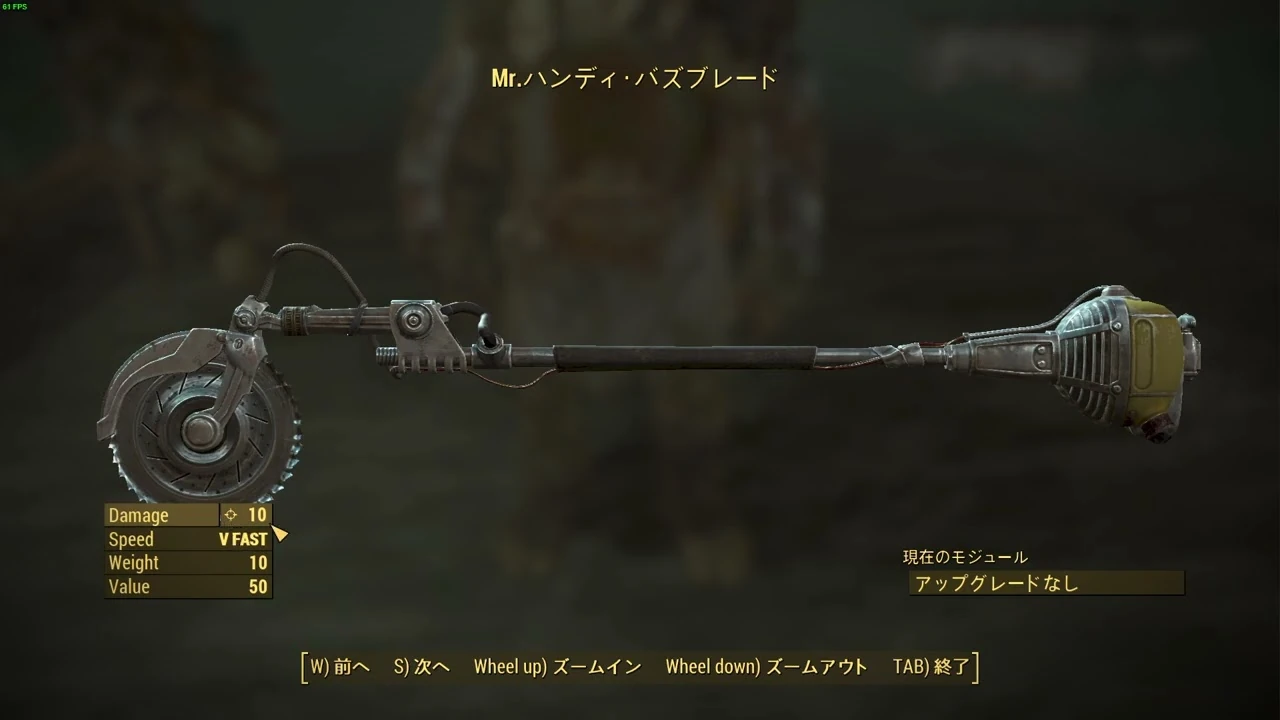
Task: Click the S) 次へ hint at the bottom
Action: click(x=422, y=665)
